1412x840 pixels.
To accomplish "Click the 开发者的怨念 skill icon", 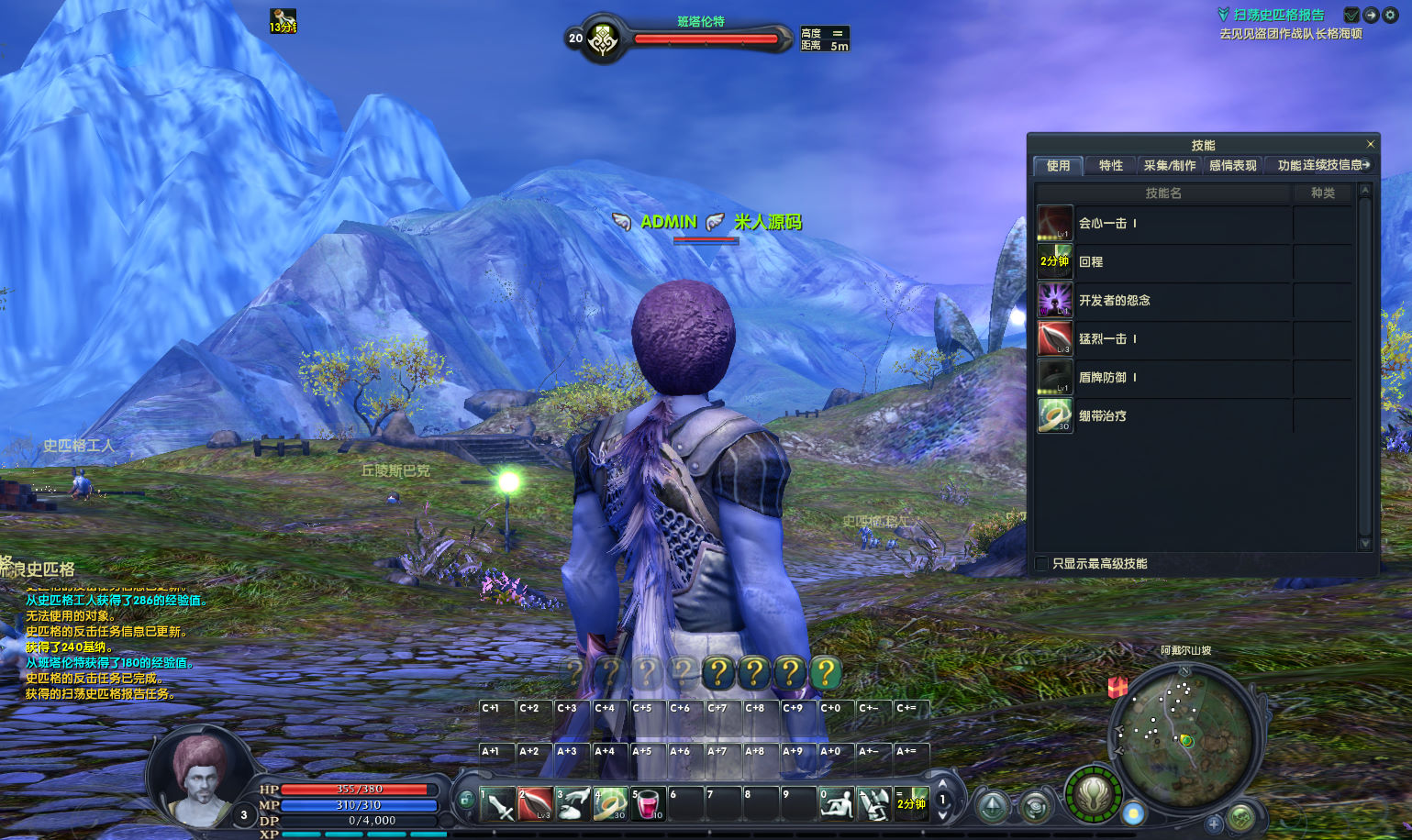I will click(1055, 300).
